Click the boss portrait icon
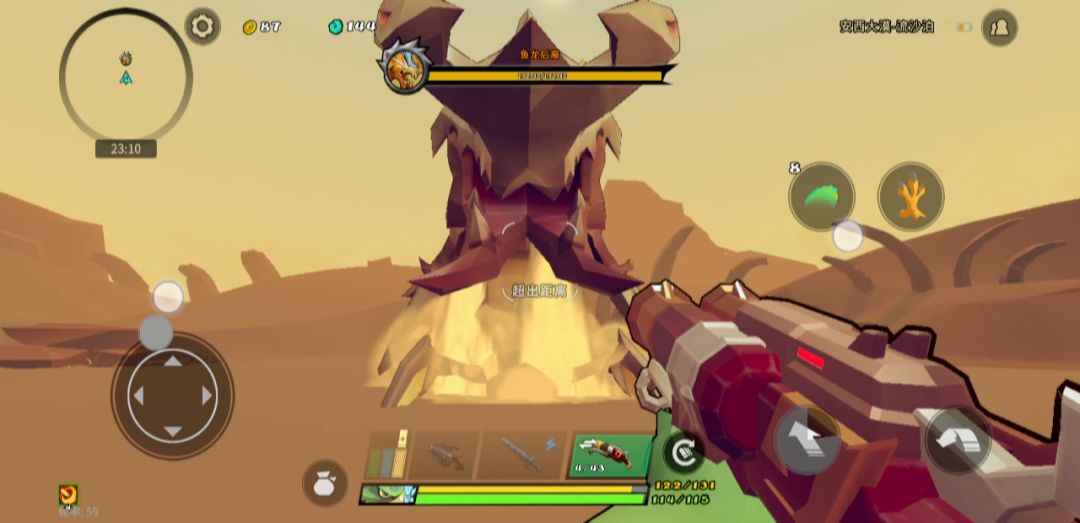This screenshot has height=523, width=1080. pos(405,66)
